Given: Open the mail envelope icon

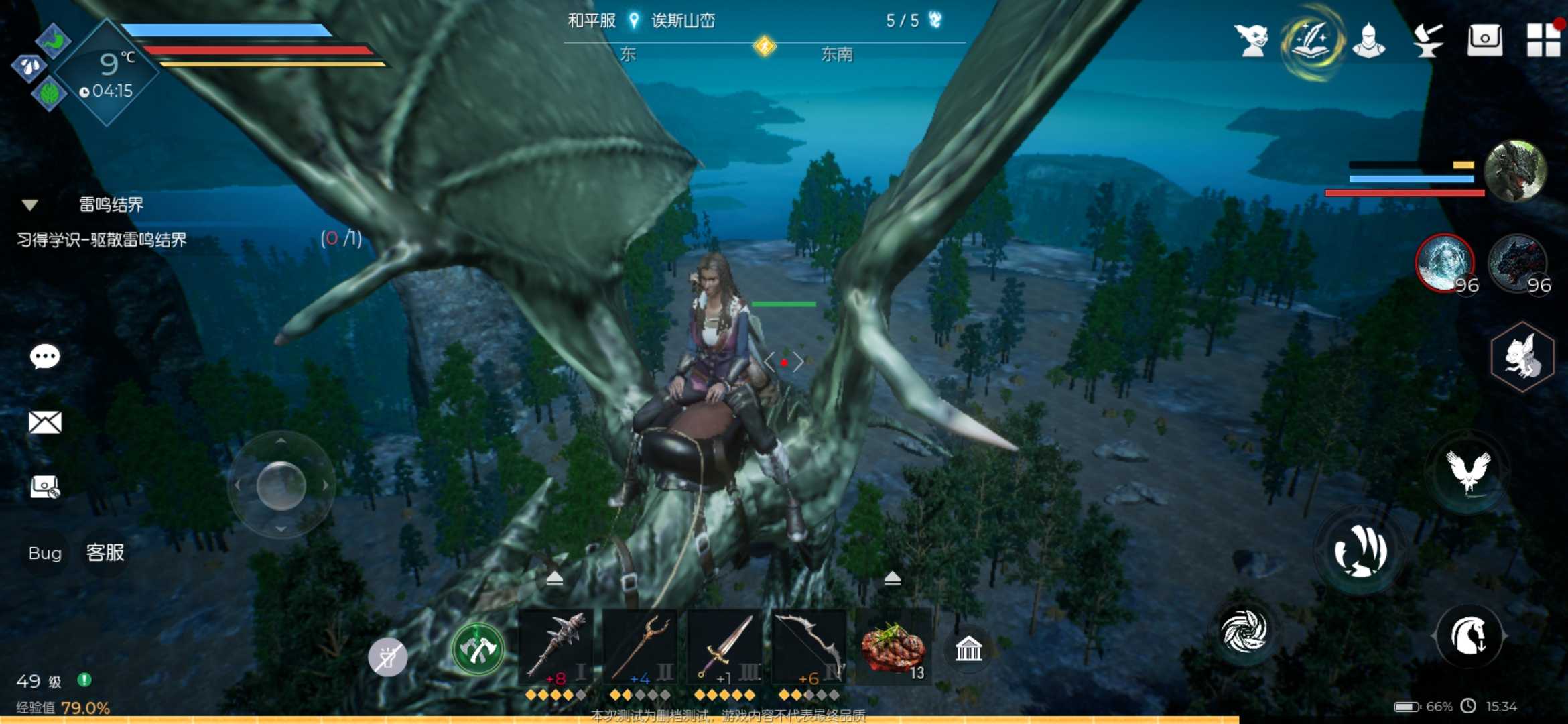Looking at the screenshot, I should coord(45,420).
